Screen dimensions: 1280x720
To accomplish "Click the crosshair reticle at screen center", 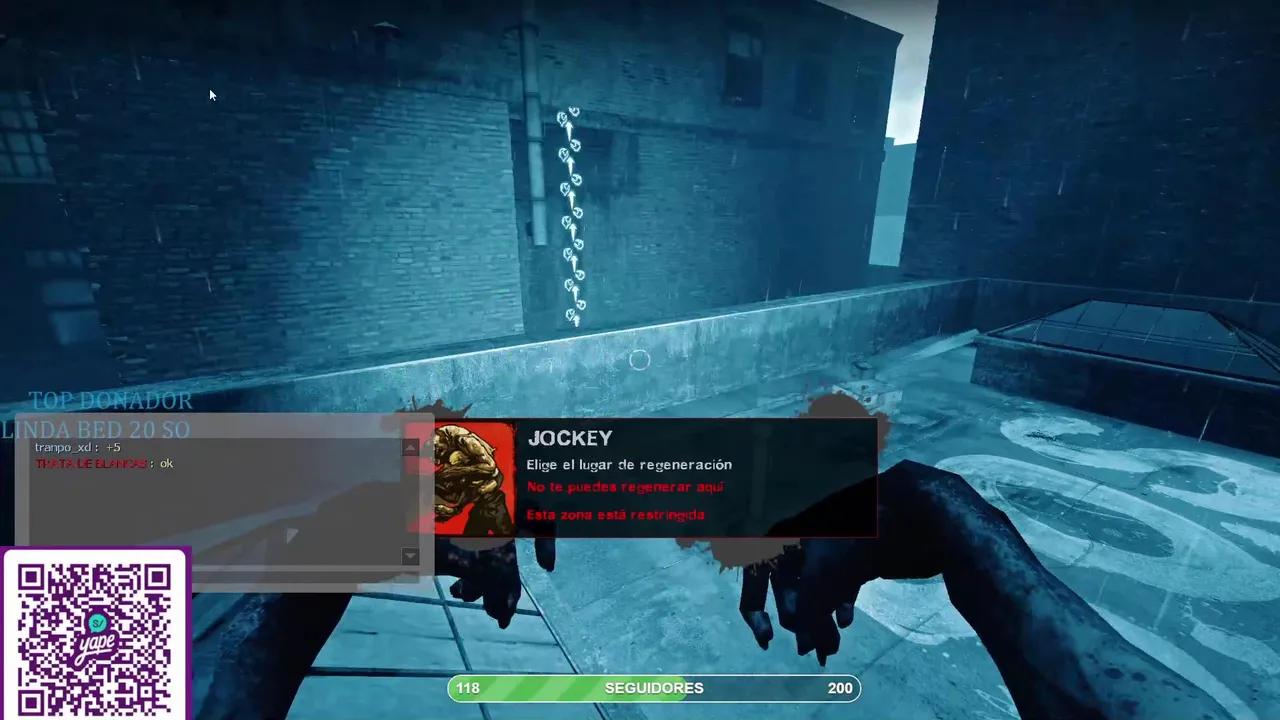I will point(639,360).
